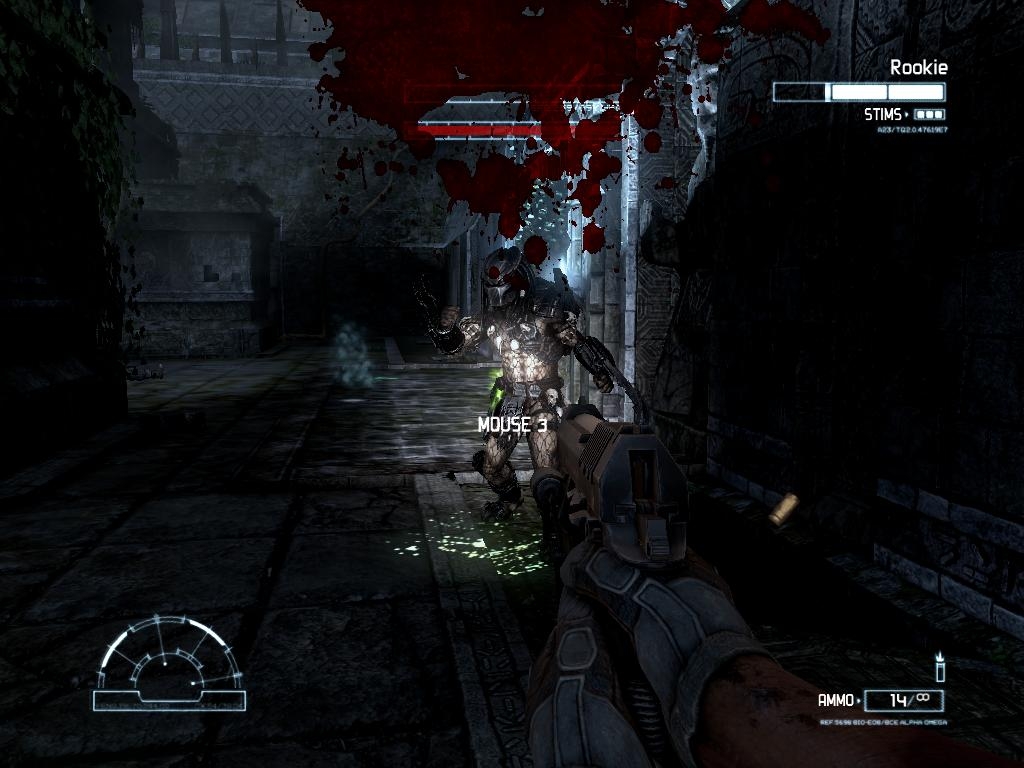Select the flashlight icon above the ammo counter
Viewport: 1024px width, 768px height.
tap(939, 667)
